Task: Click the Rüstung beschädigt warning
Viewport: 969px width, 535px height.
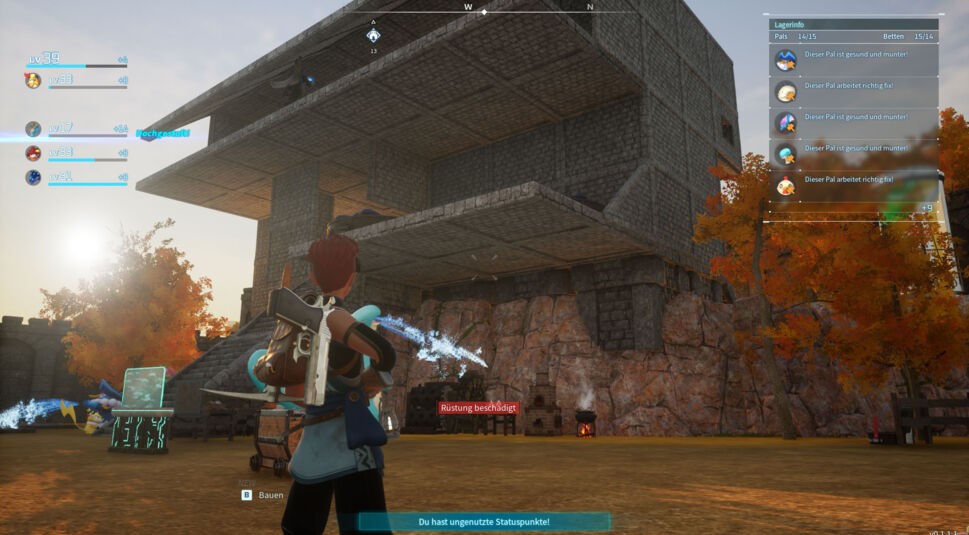Action: coord(476,408)
